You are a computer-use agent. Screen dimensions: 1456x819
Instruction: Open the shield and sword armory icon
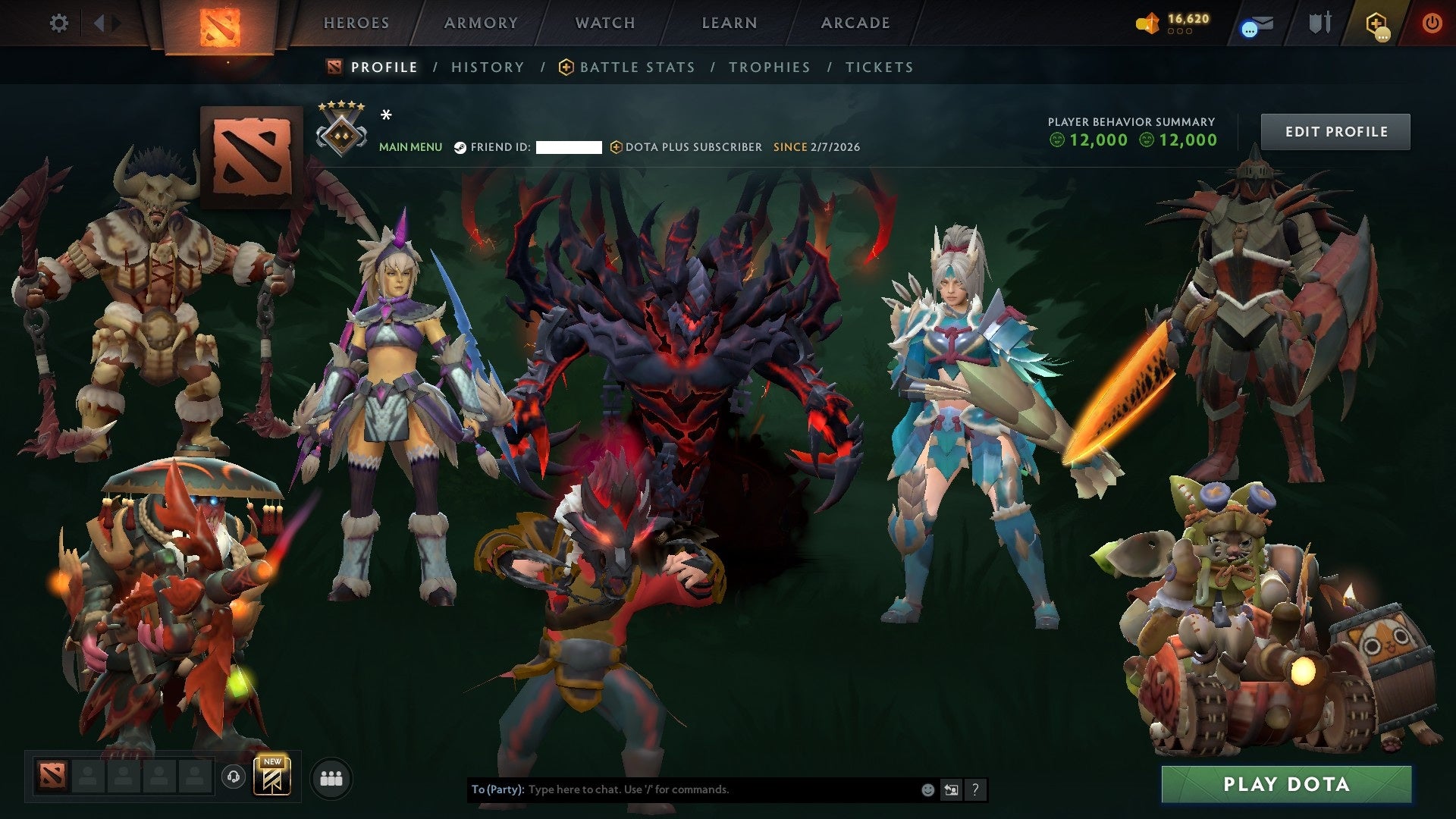1319,23
